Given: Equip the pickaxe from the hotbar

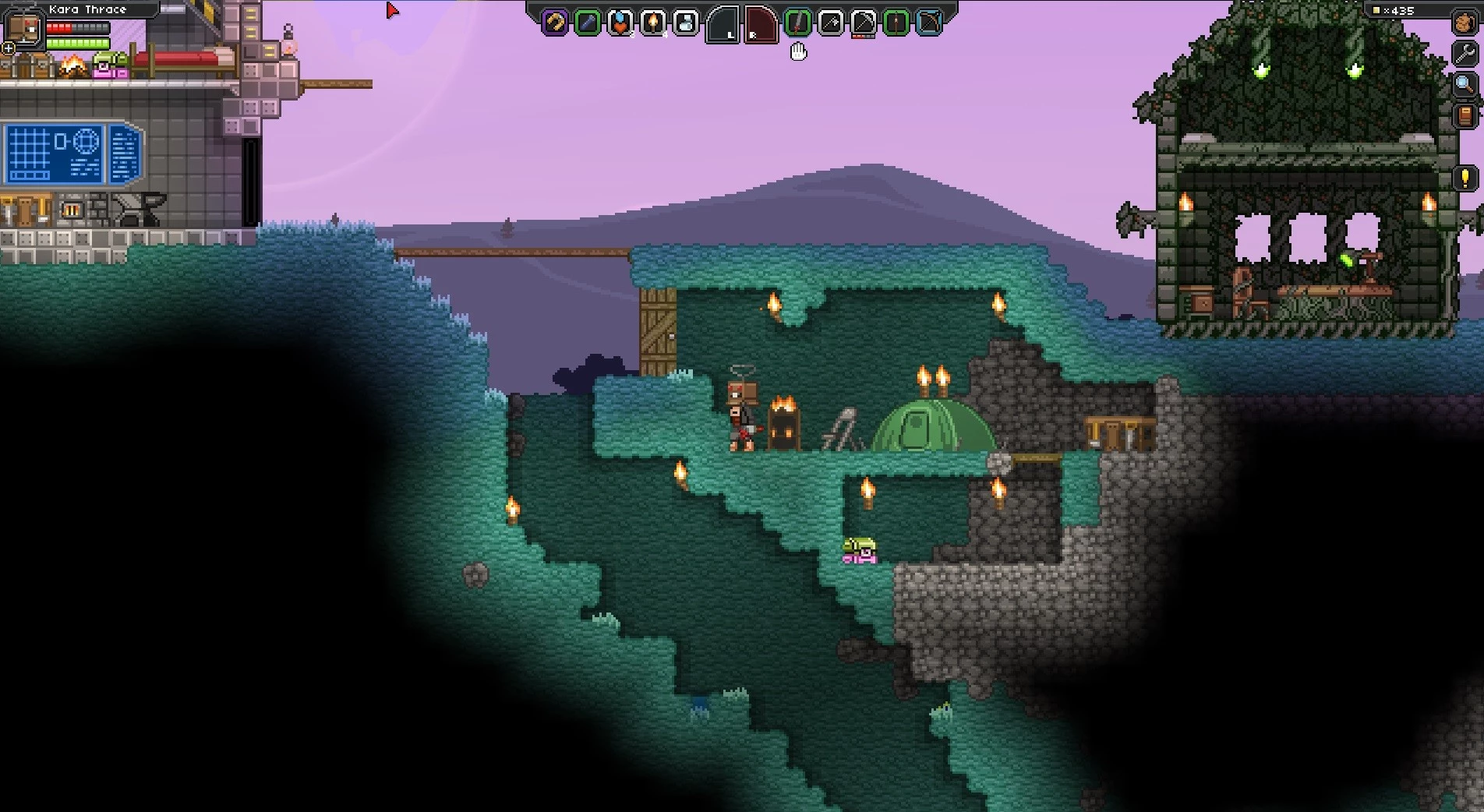Looking at the screenshot, I should 863,23.
